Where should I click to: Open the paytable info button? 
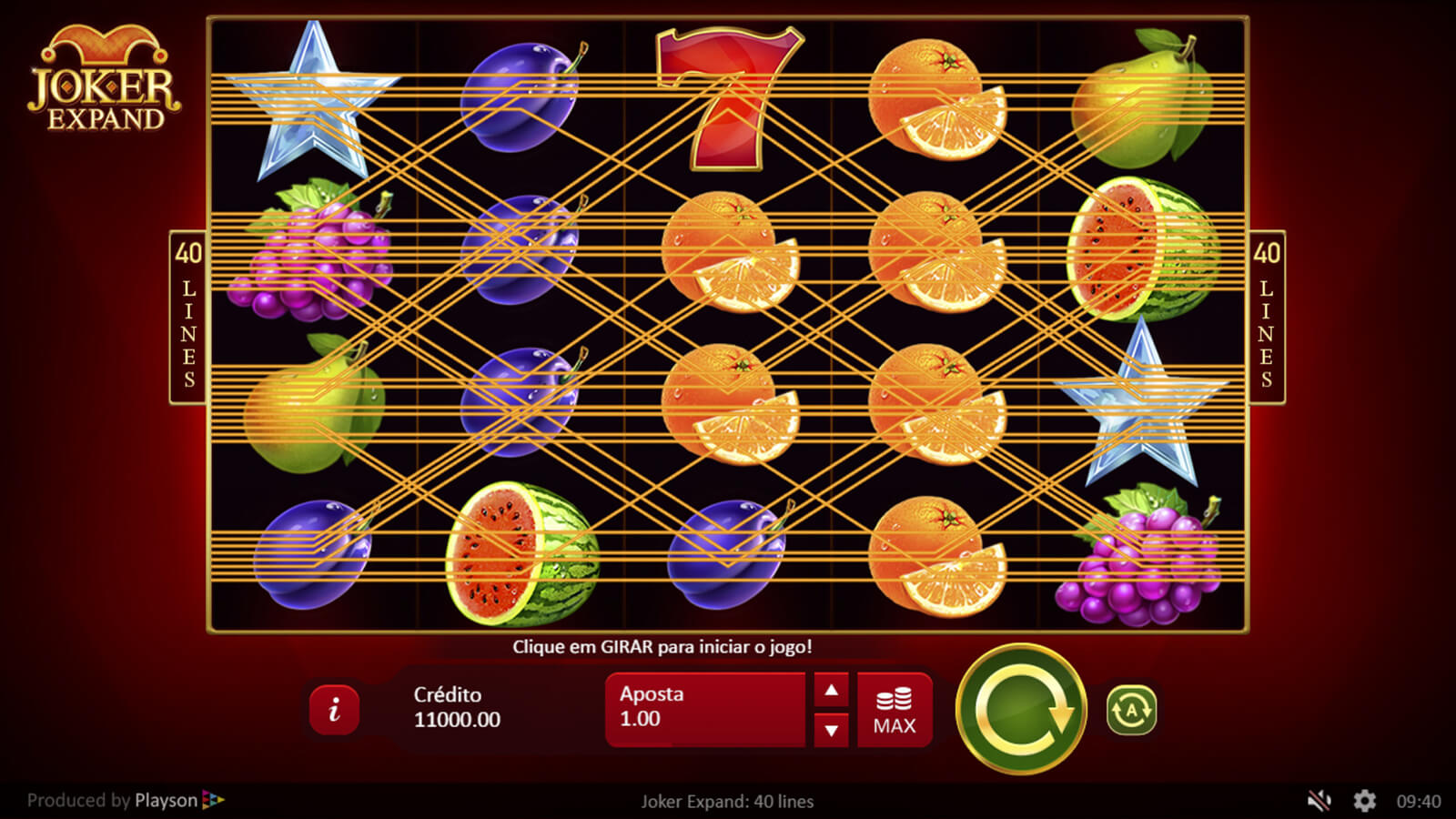pyautogui.click(x=334, y=709)
